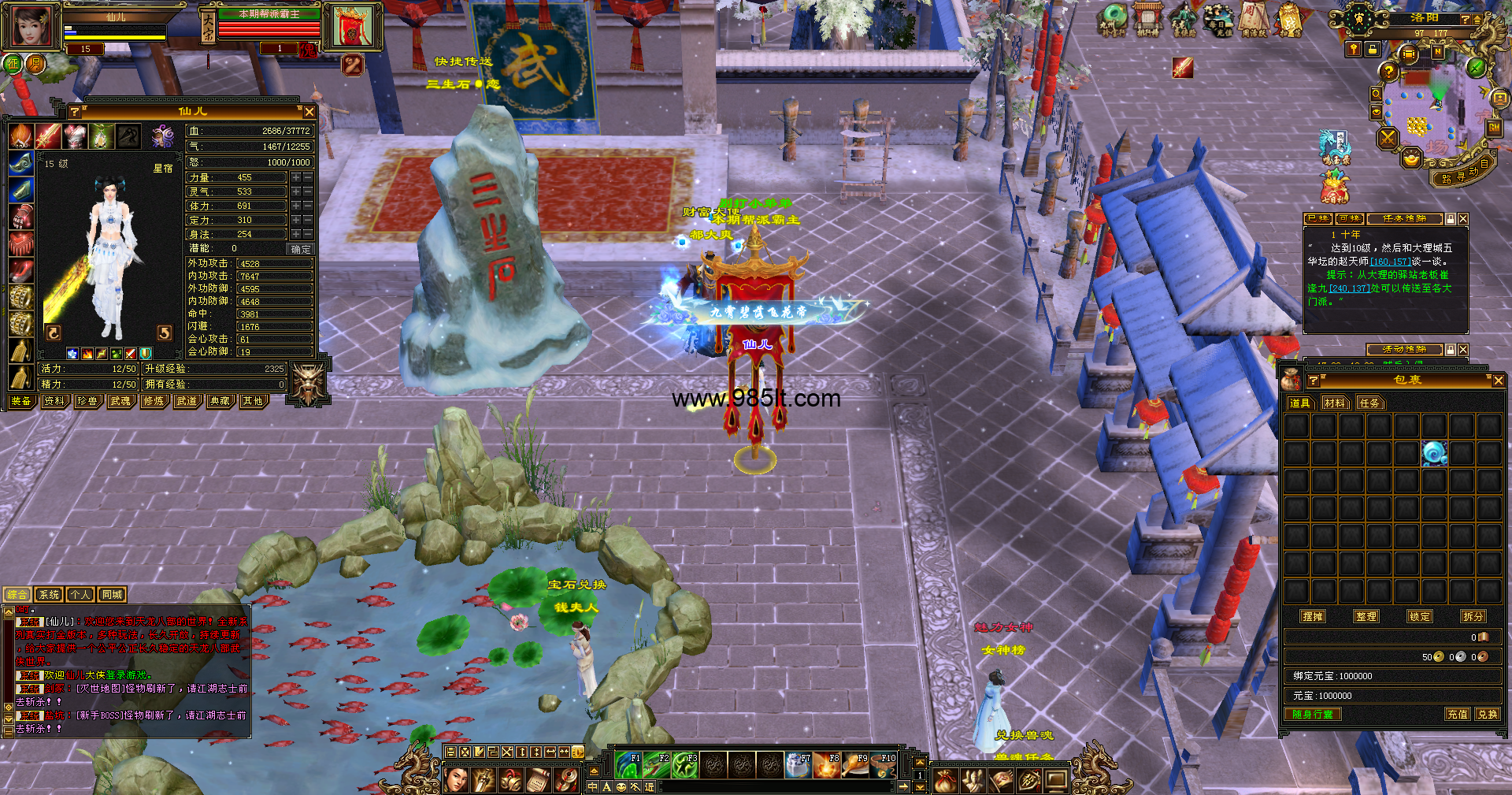Click the 充值 recharge button
This screenshot has height=795, width=1512.
(x=1457, y=714)
